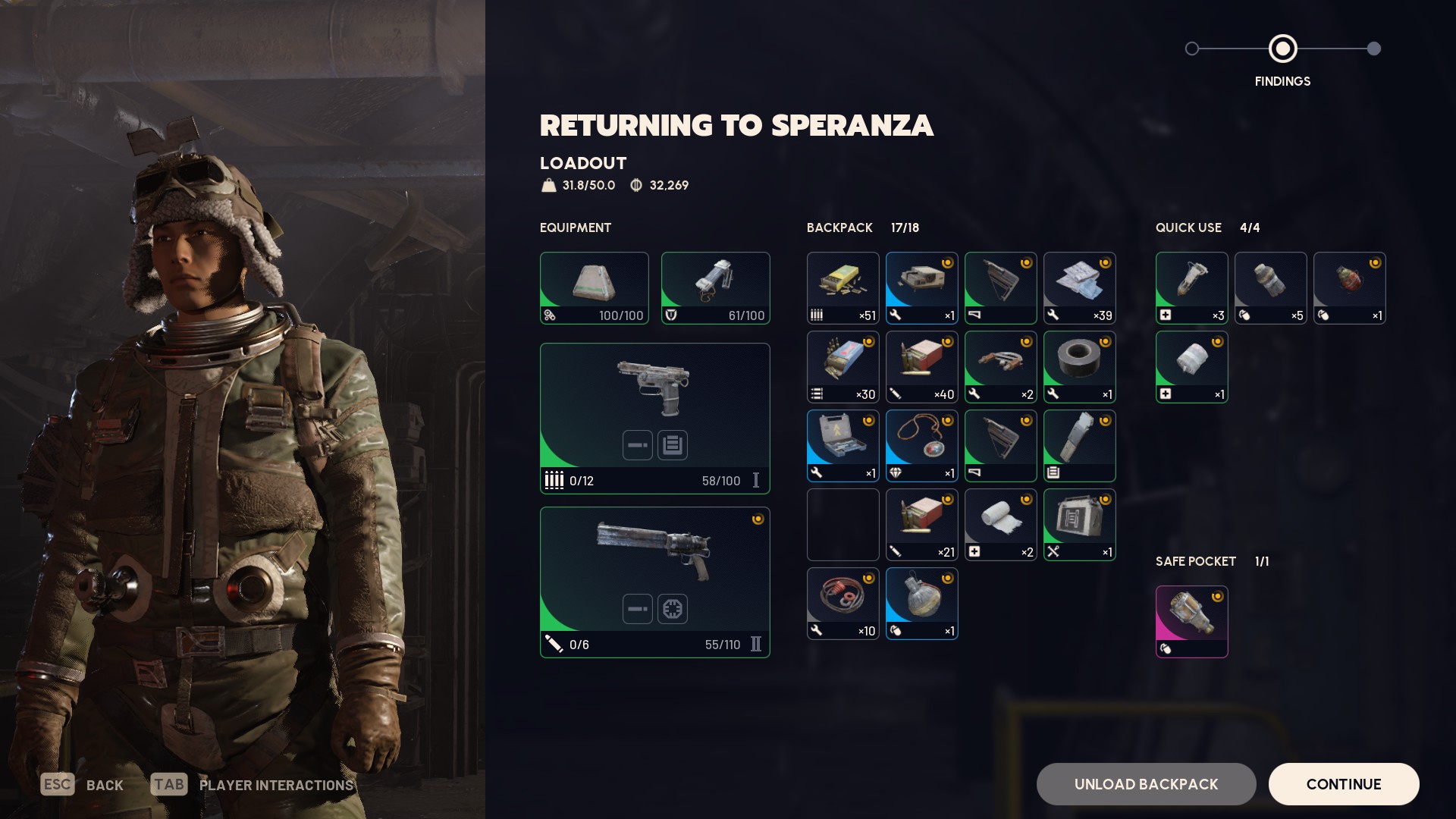The width and height of the screenshot is (1456, 819).
Task: Choose the pendant necklace trinket item
Action: [921, 446]
